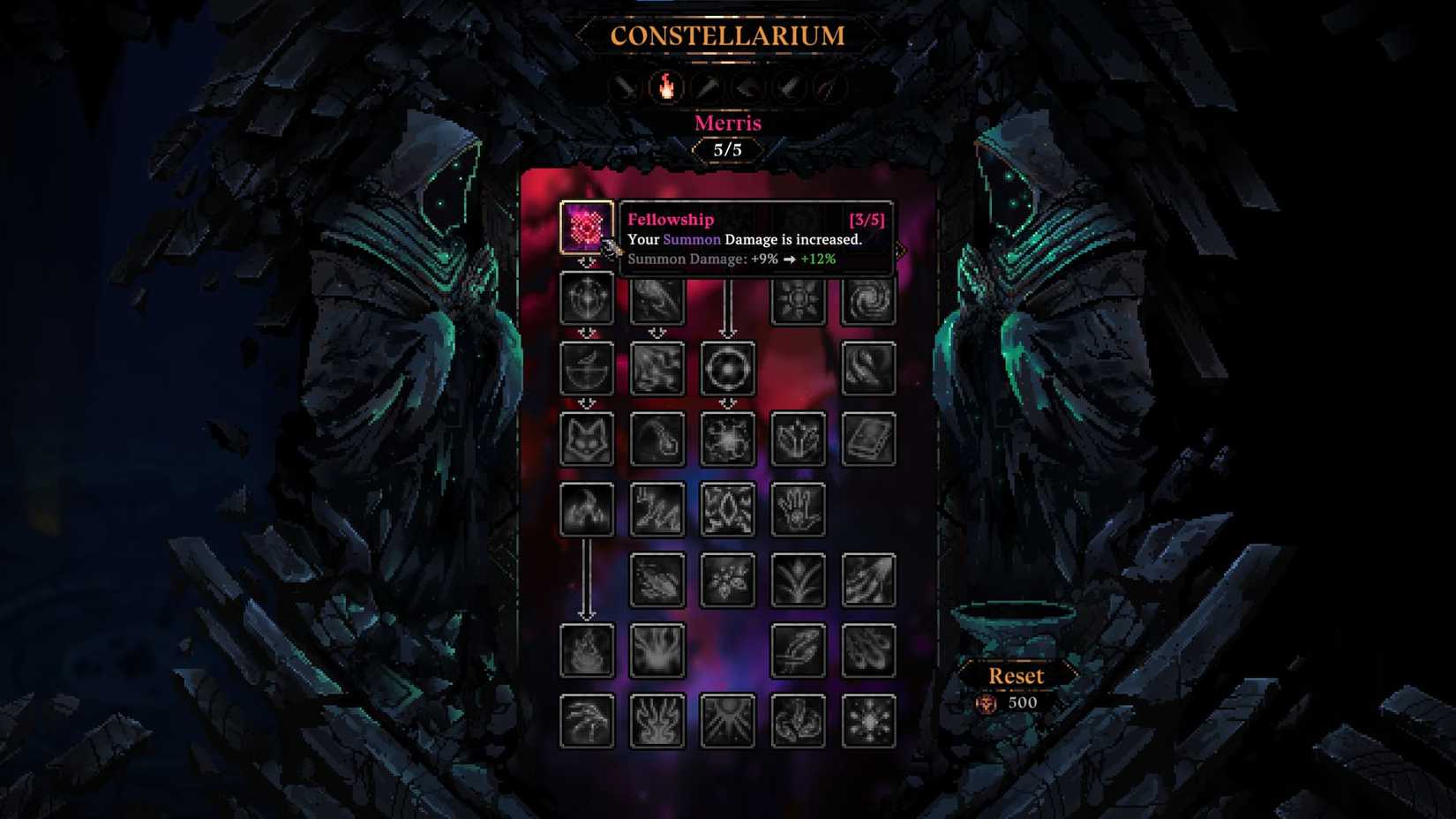Screen dimensions: 1456x819
Task: Select the glowing orb skill node
Action: [x=727, y=368]
